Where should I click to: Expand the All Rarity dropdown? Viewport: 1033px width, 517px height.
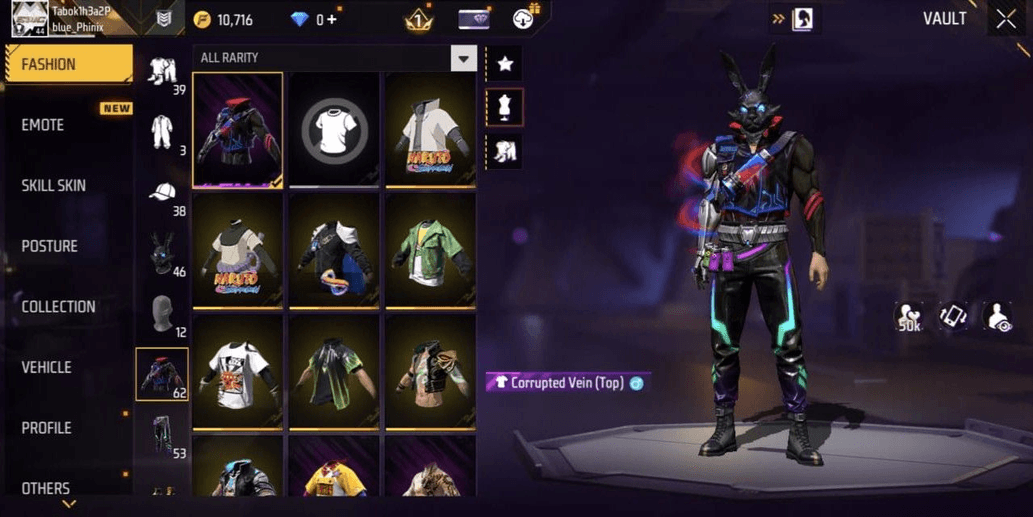pyautogui.click(x=462, y=58)
